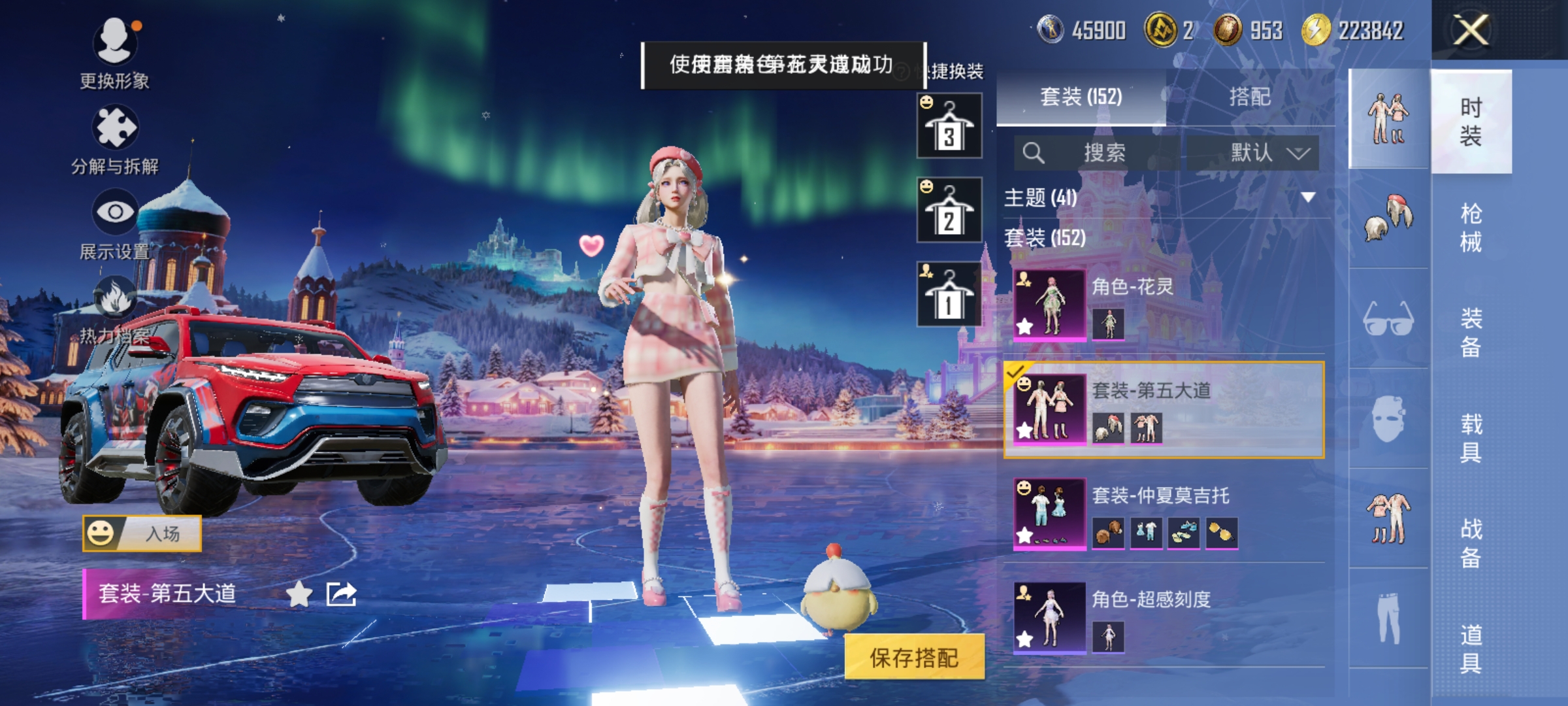Open 分解与拆解 dismantle menu
Screen dimensions: 1568x706
[x=115, y=139]
